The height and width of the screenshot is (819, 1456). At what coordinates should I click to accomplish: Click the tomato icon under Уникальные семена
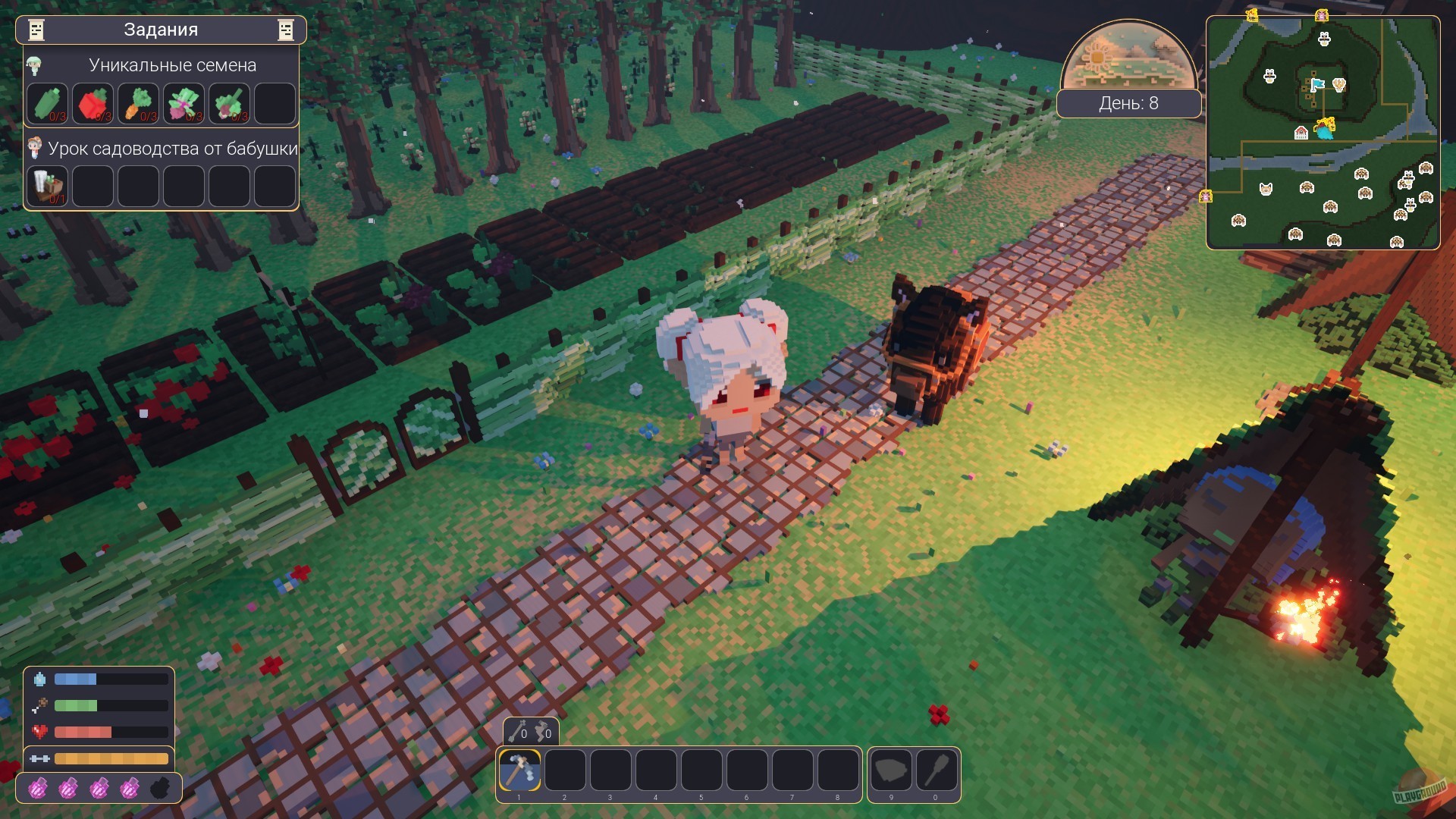coord(93,103)
